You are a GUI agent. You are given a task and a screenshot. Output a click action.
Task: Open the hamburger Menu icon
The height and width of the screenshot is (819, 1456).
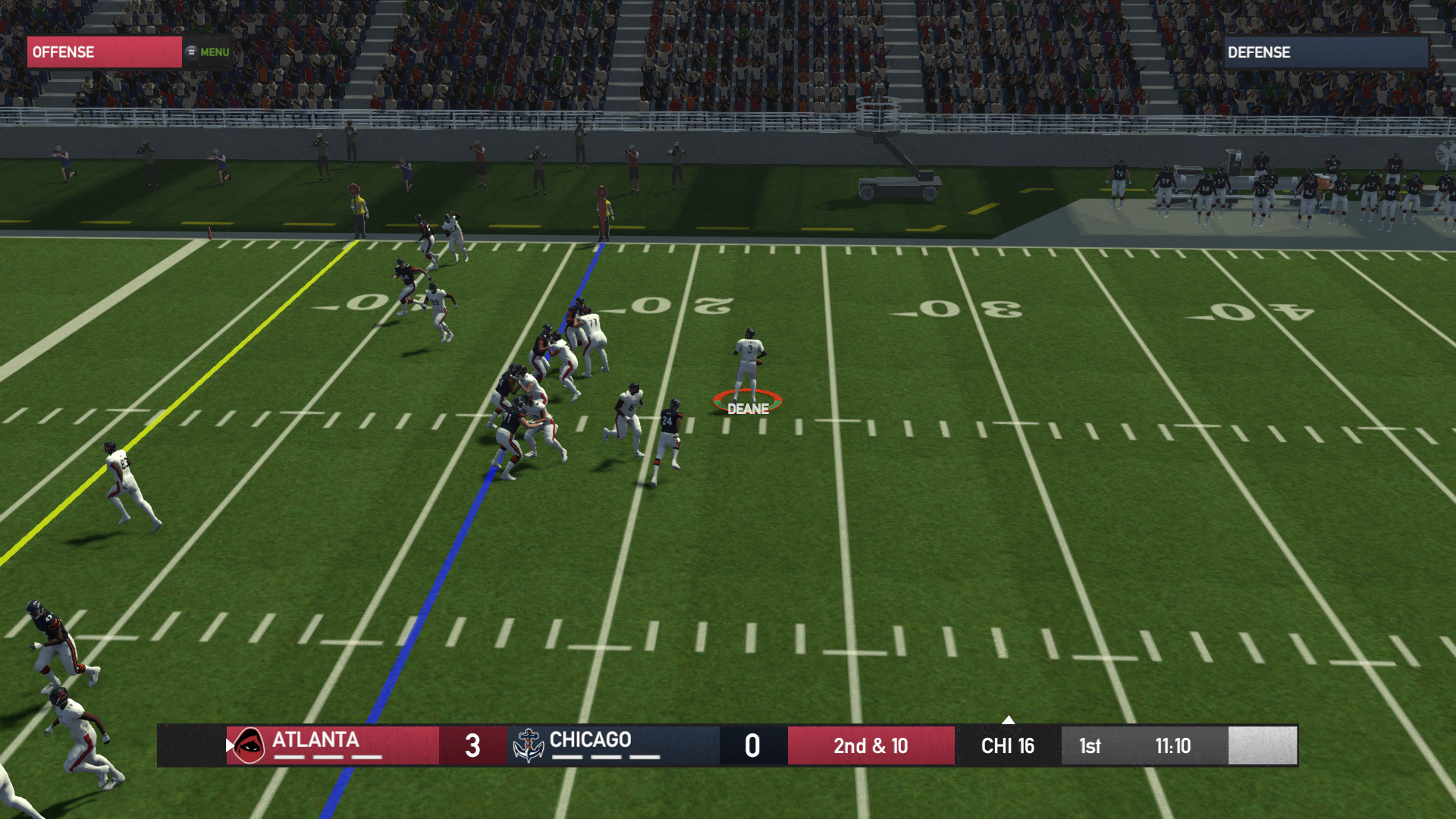coord(190,51)
